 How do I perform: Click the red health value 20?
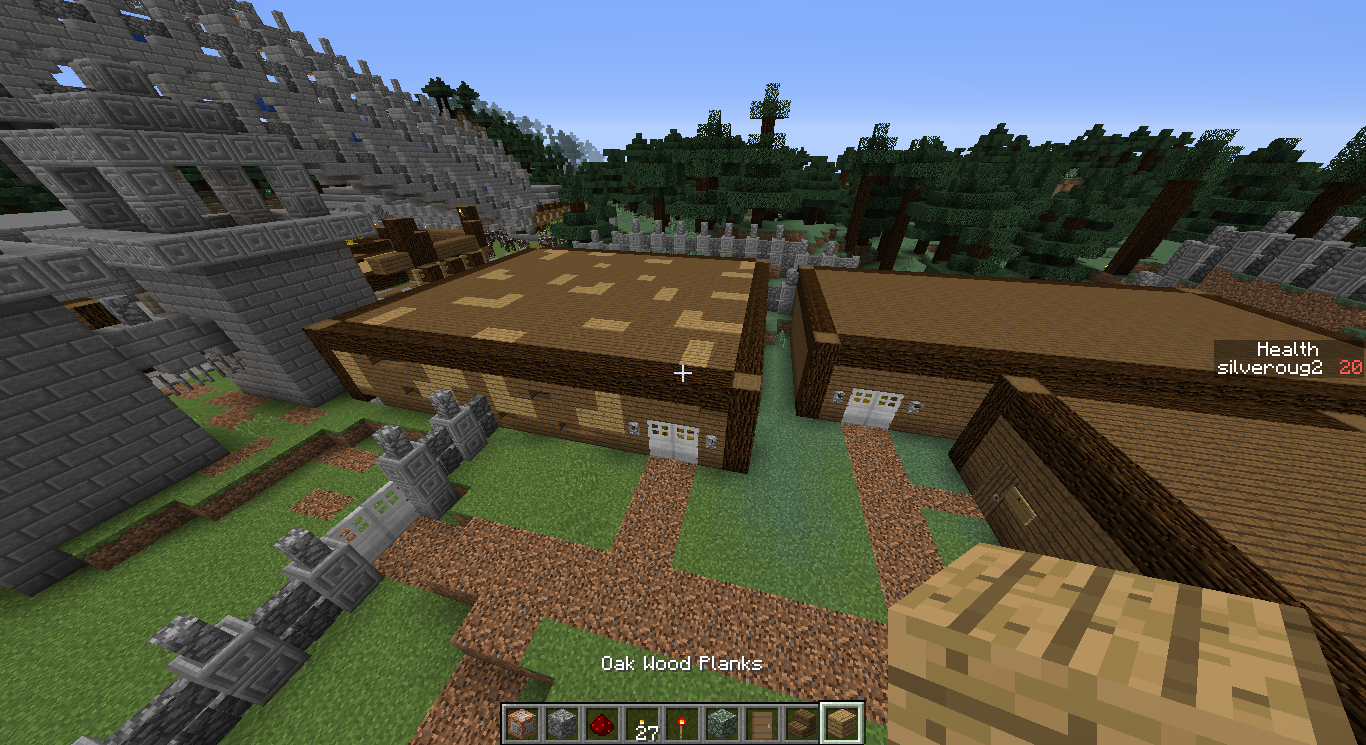pyautogui.click(x=1352, y=367)
